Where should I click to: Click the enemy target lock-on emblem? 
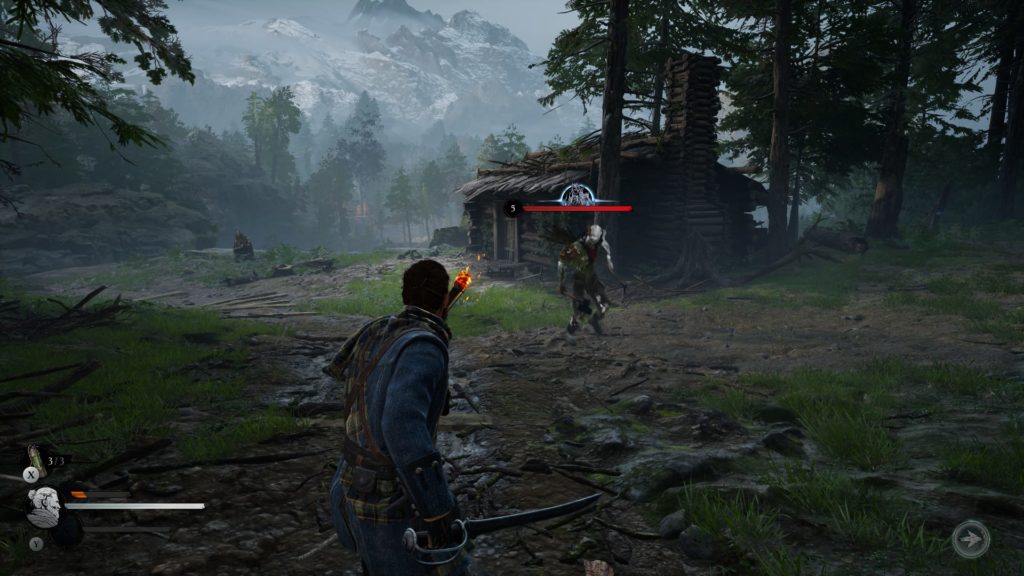tap(576, 194)
